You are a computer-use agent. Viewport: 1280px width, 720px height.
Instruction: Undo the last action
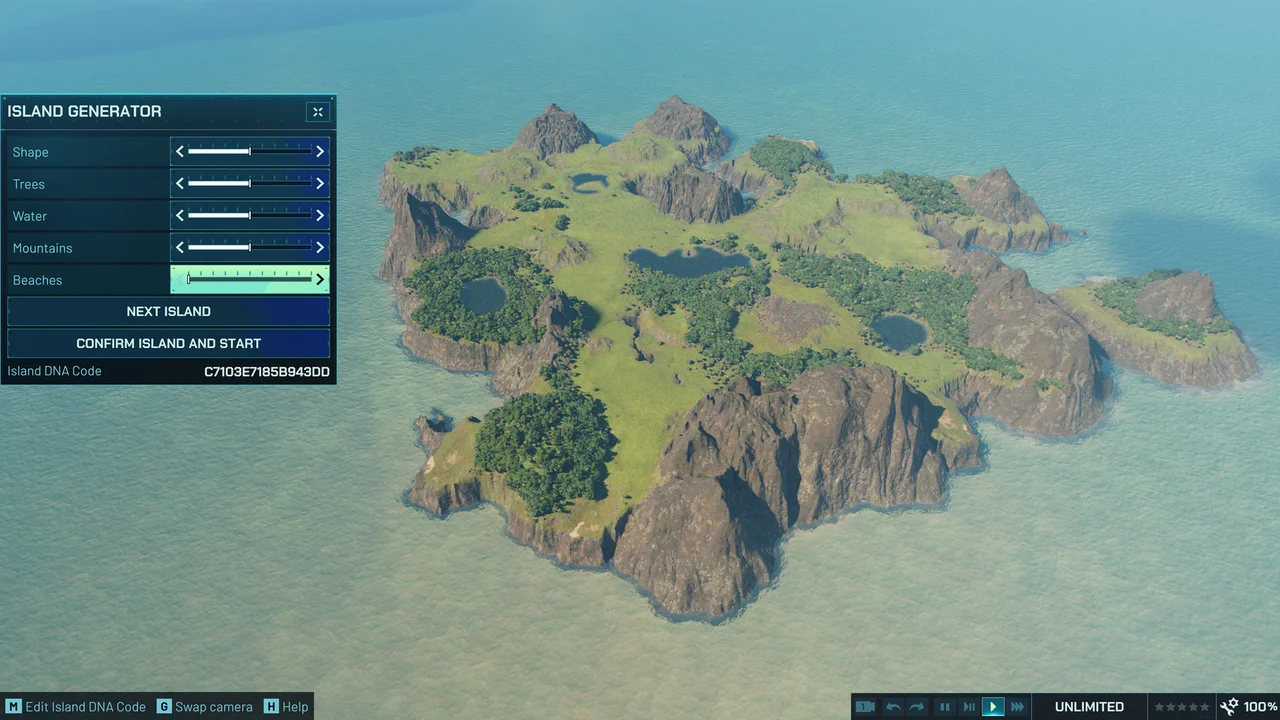click(892, 706)
